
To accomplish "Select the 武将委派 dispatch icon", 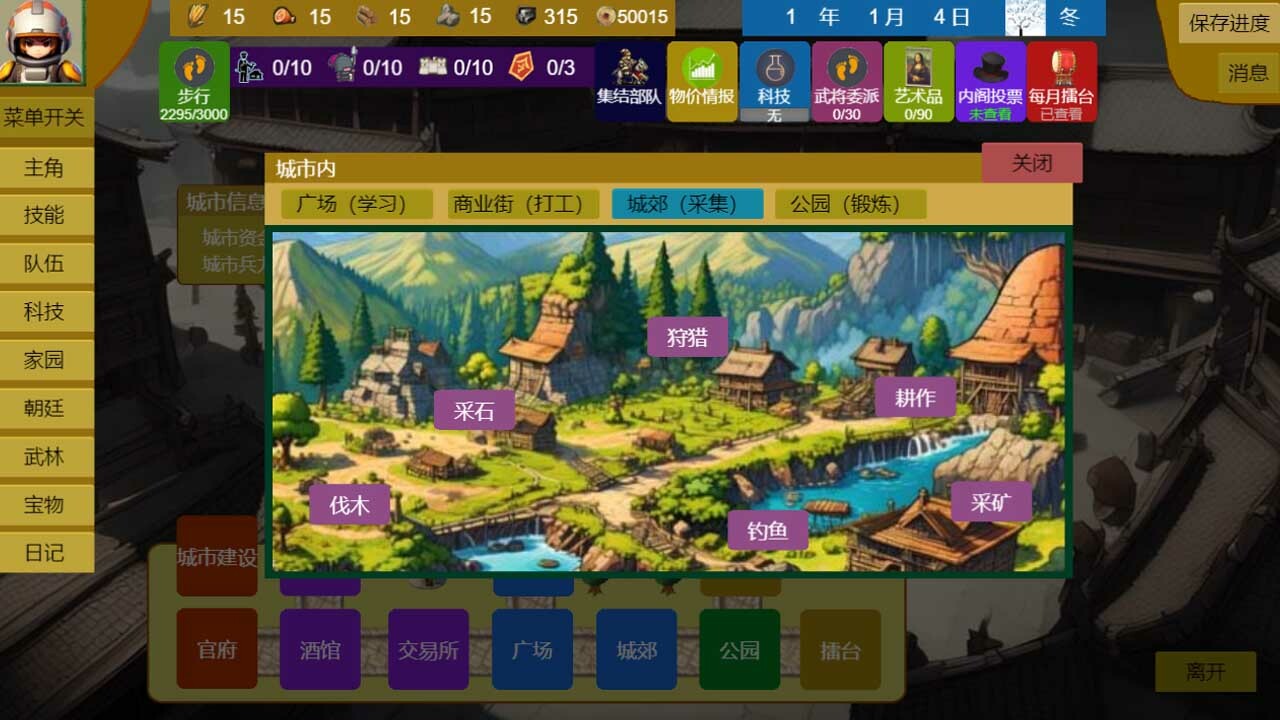I will pos(847,75).
